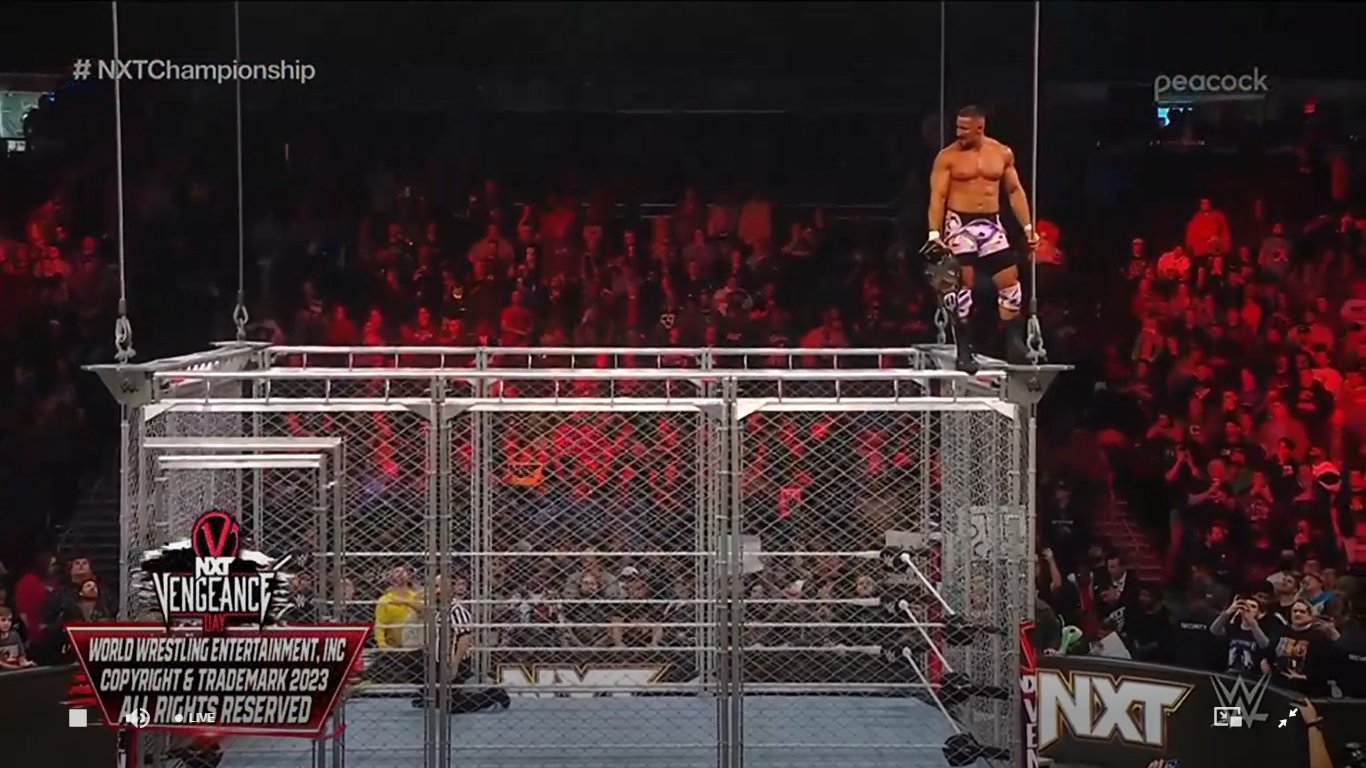Click the video frame to focus the player
The image size is (1366, 768).
(x=683, y=384)
